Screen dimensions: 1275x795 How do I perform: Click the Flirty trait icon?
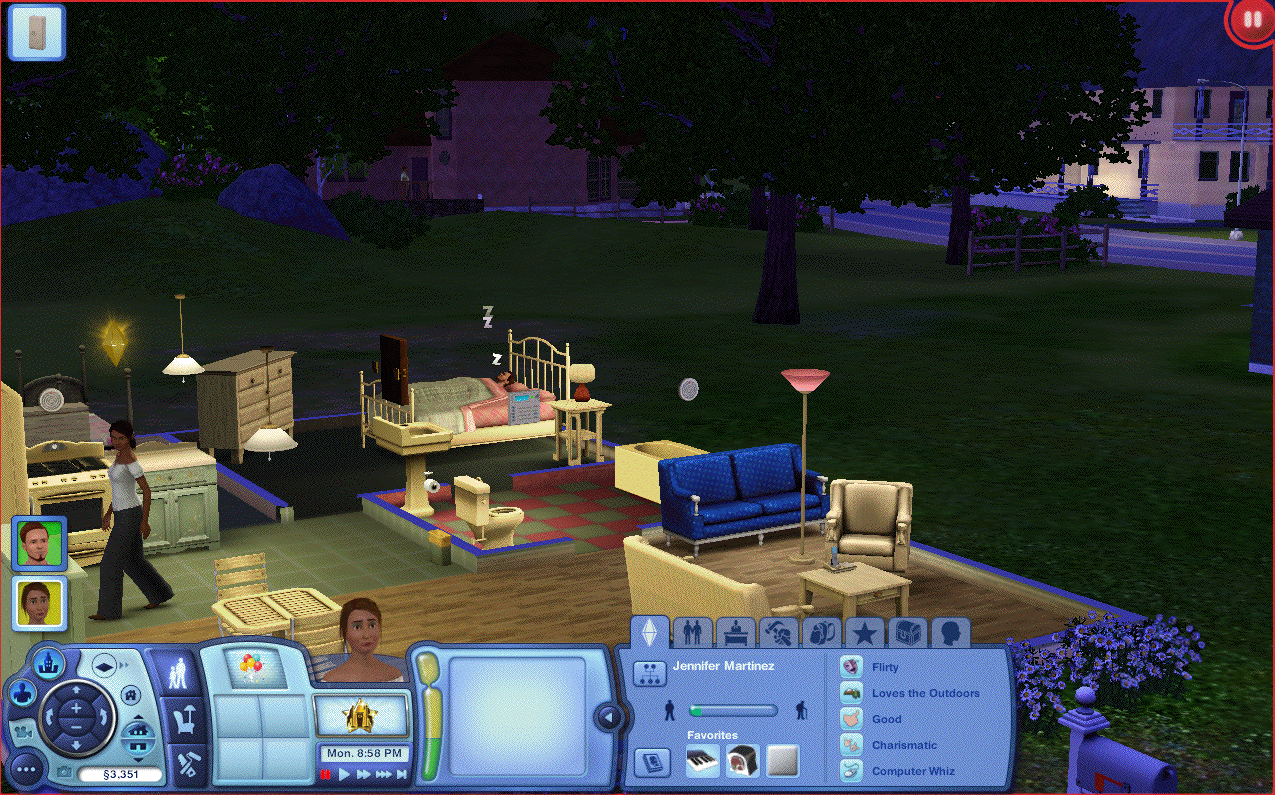click(x=851, y=666)
